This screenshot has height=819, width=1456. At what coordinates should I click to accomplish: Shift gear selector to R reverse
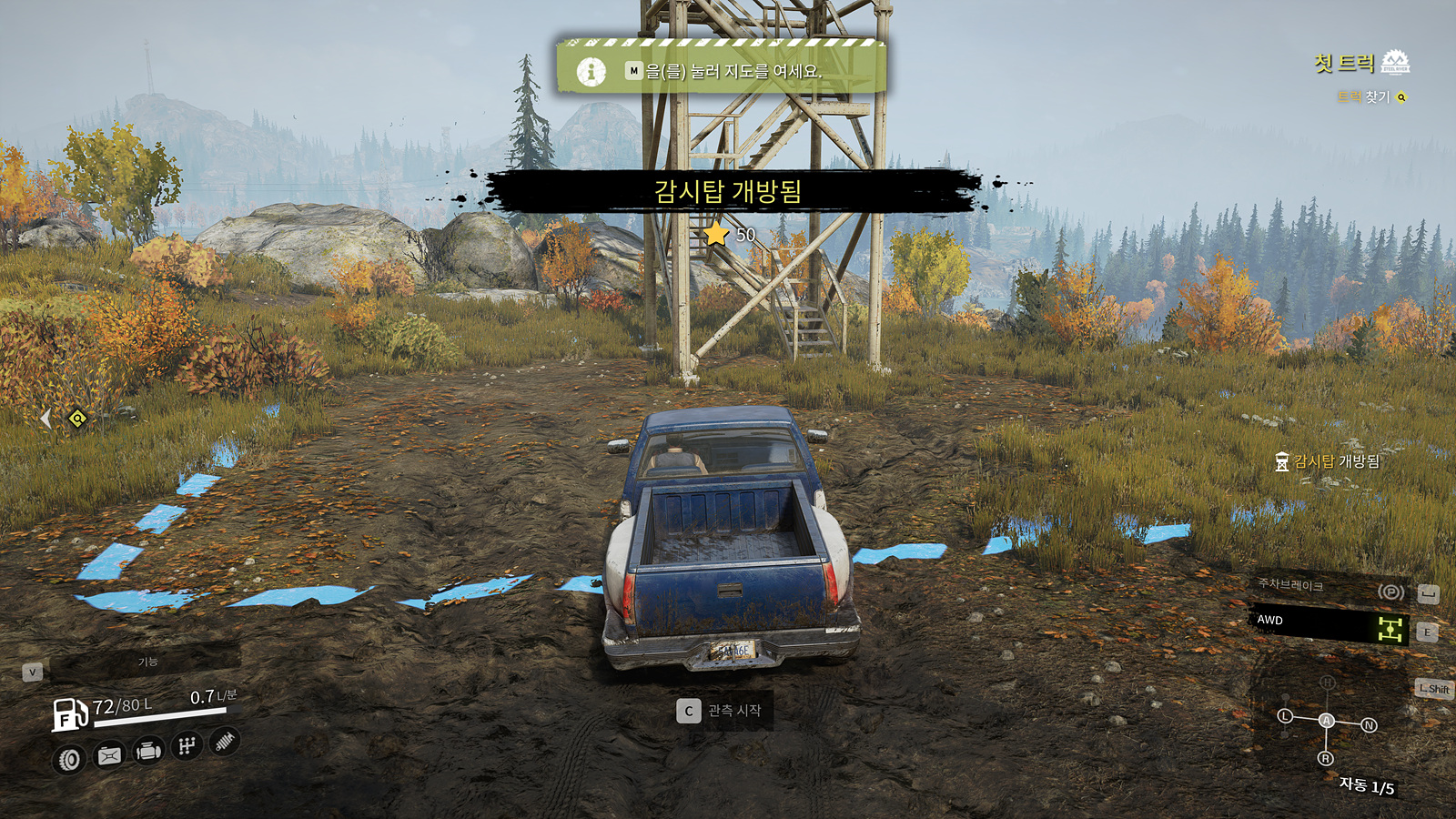click(1325, 758)
